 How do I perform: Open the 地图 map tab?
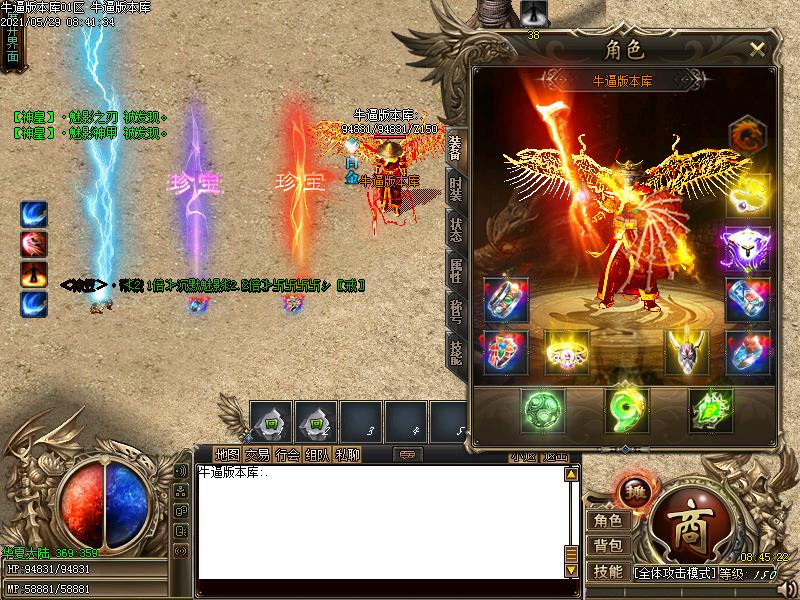[228, 455]
